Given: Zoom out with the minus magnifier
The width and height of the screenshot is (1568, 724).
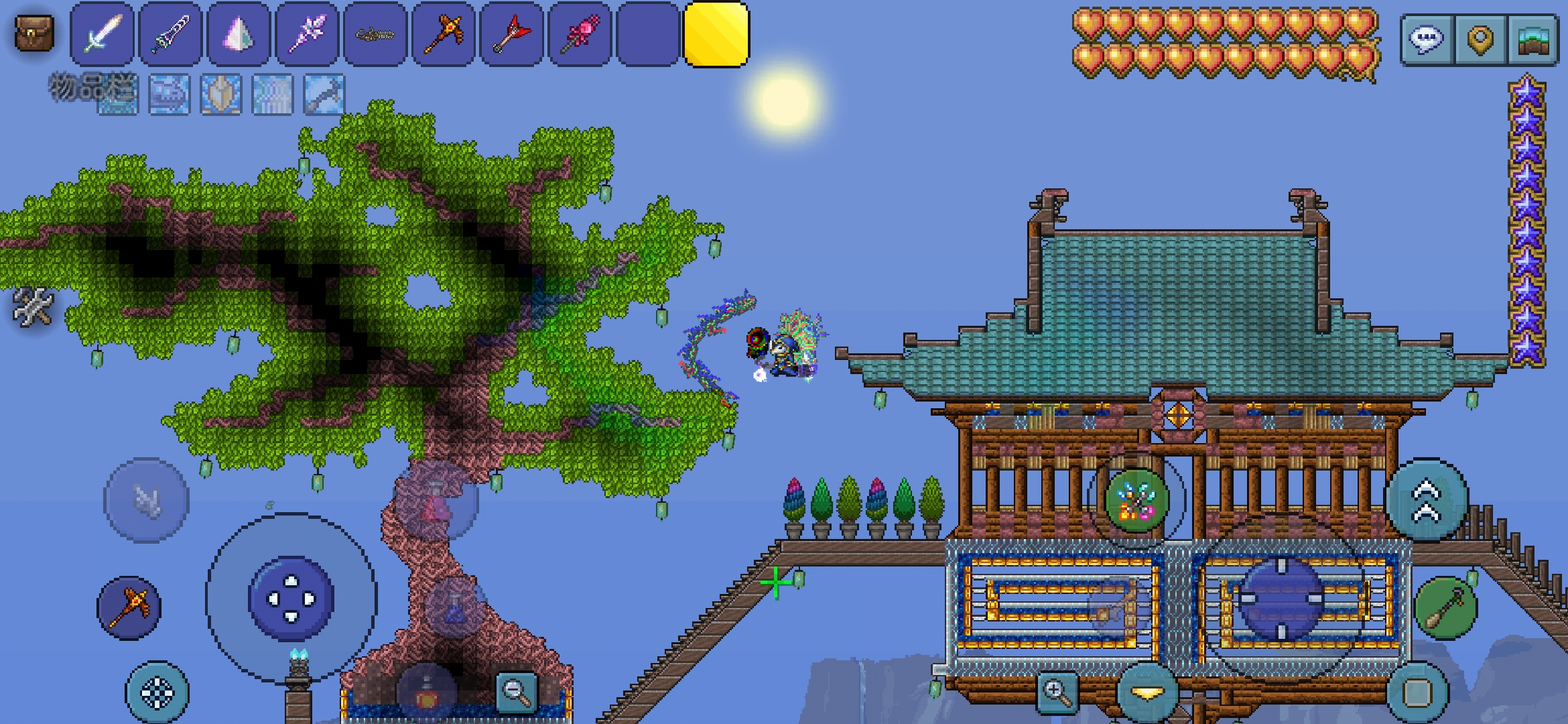Looking at the screenshot, I should pos(516,691).
